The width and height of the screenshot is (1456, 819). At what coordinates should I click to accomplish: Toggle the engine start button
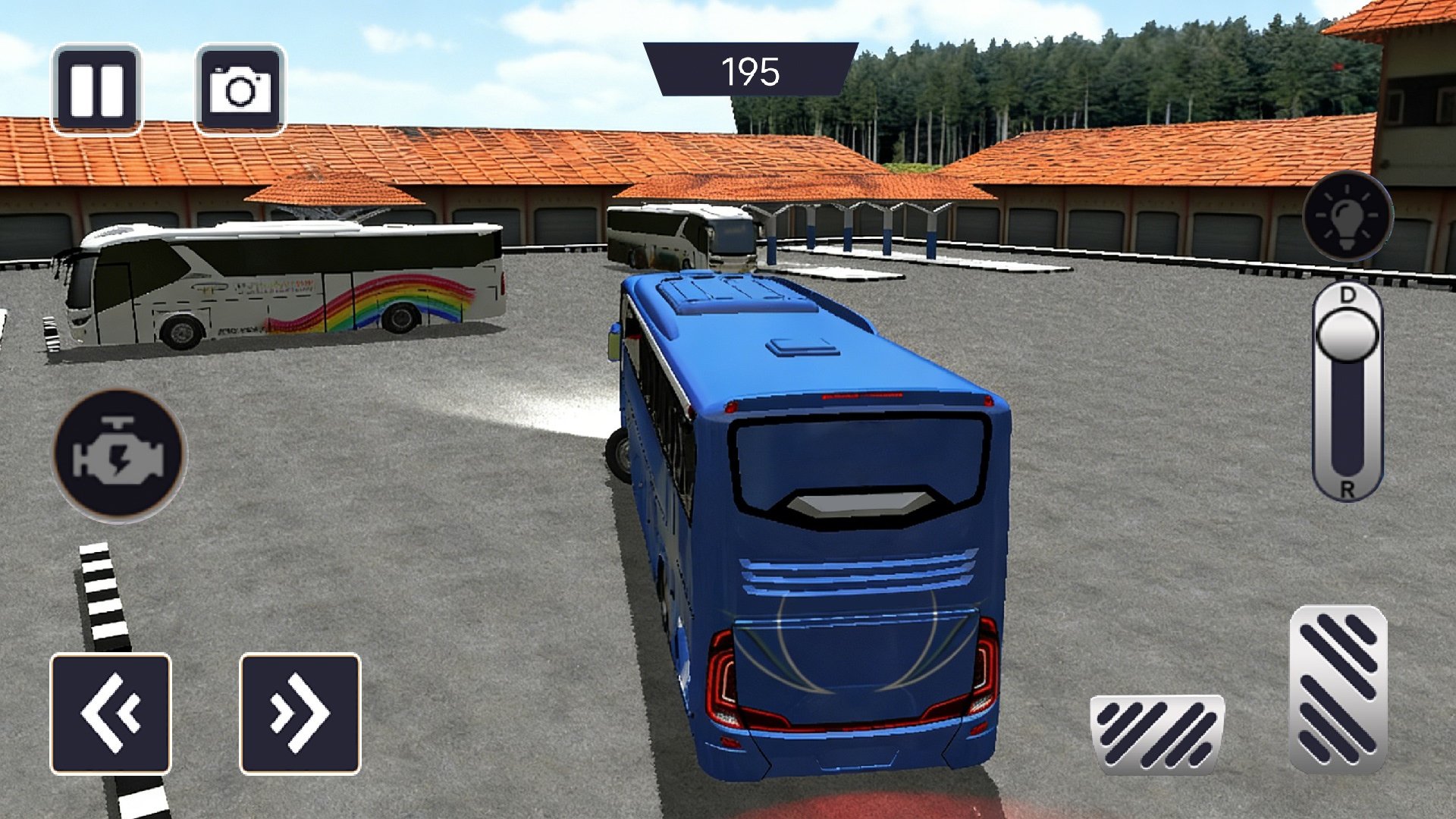[x=119, y=455]
